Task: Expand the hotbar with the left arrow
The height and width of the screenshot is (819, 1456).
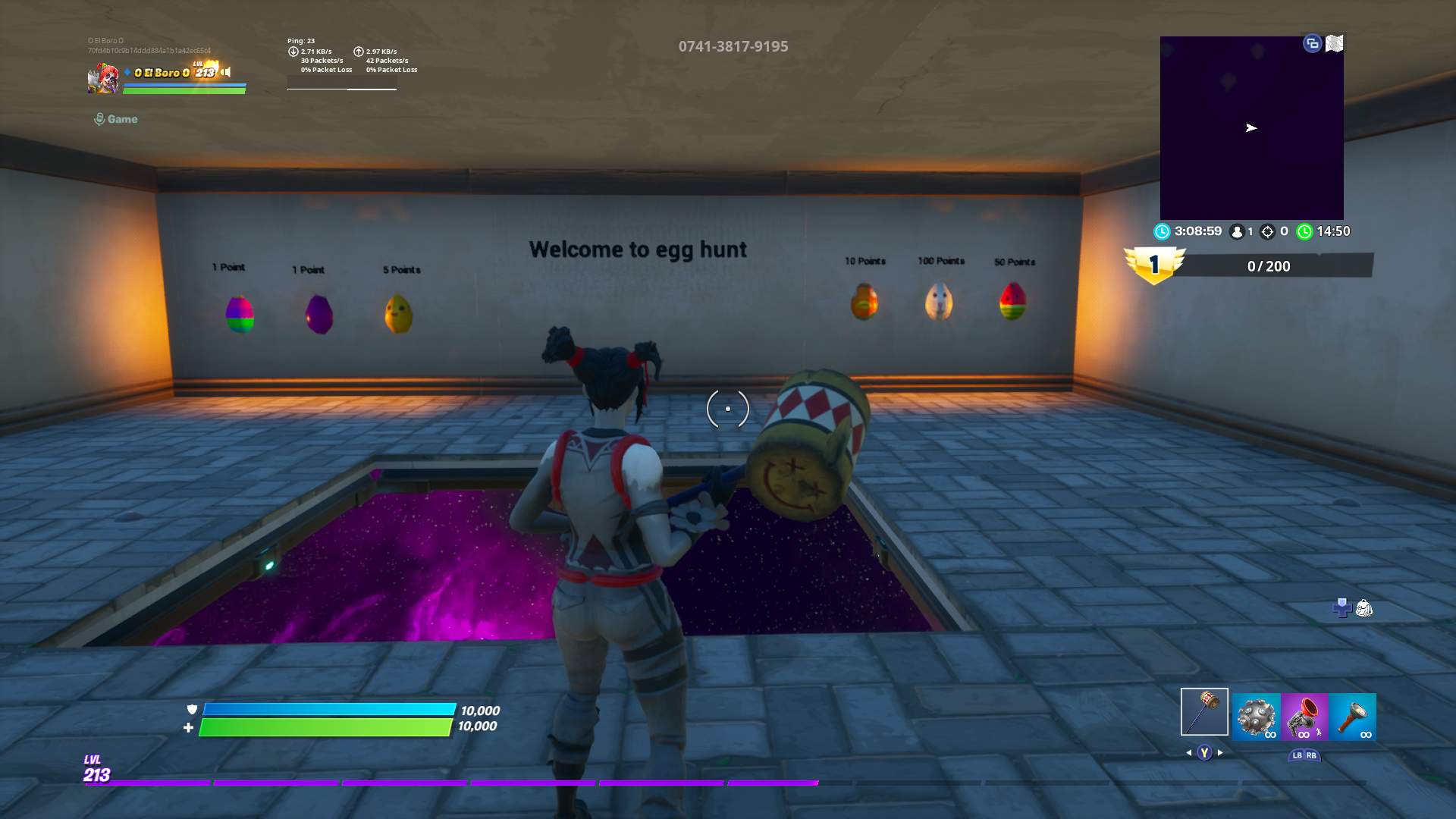Action: click(1188, 753)
